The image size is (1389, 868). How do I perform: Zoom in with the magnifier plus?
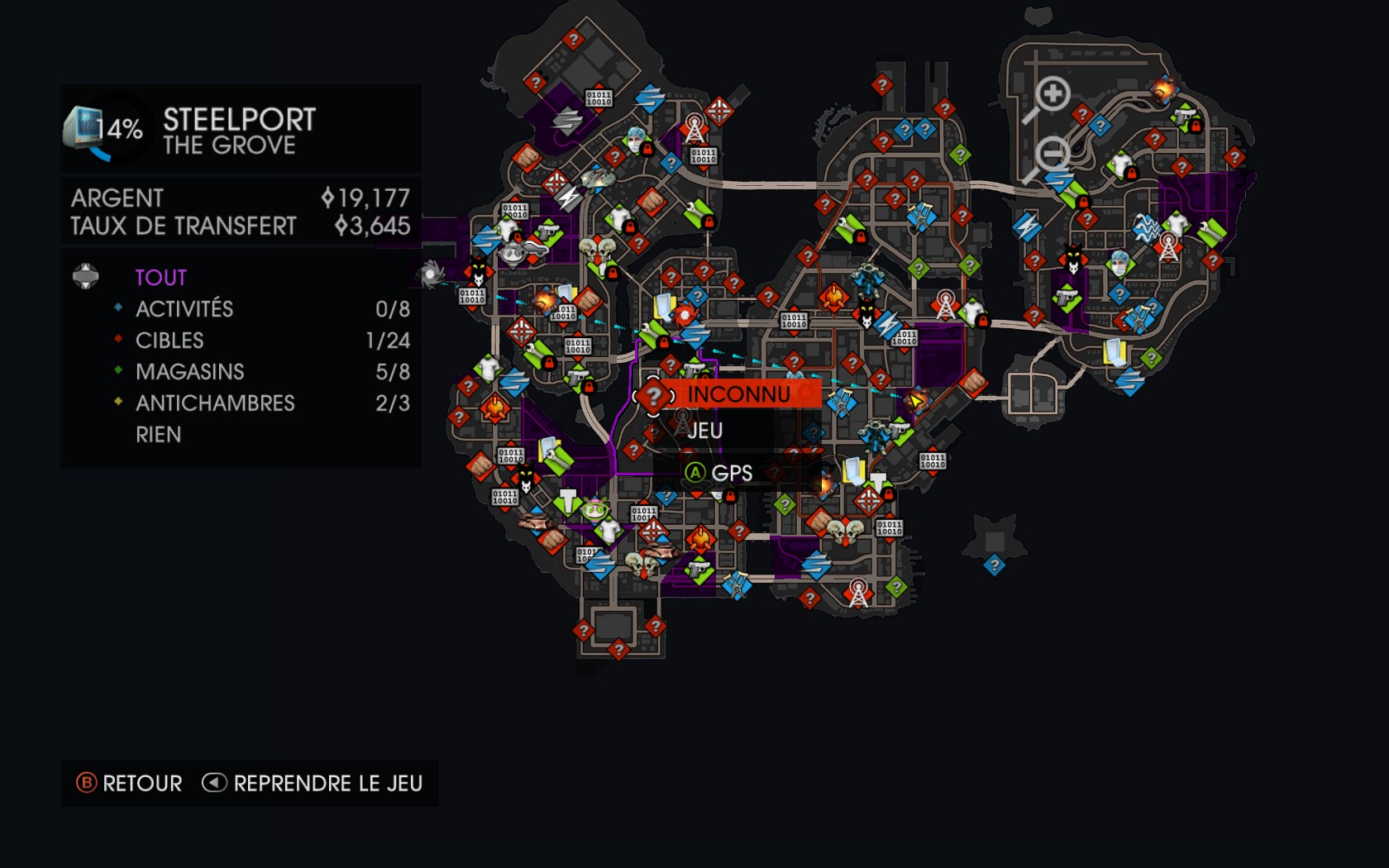coord(1052,94)
